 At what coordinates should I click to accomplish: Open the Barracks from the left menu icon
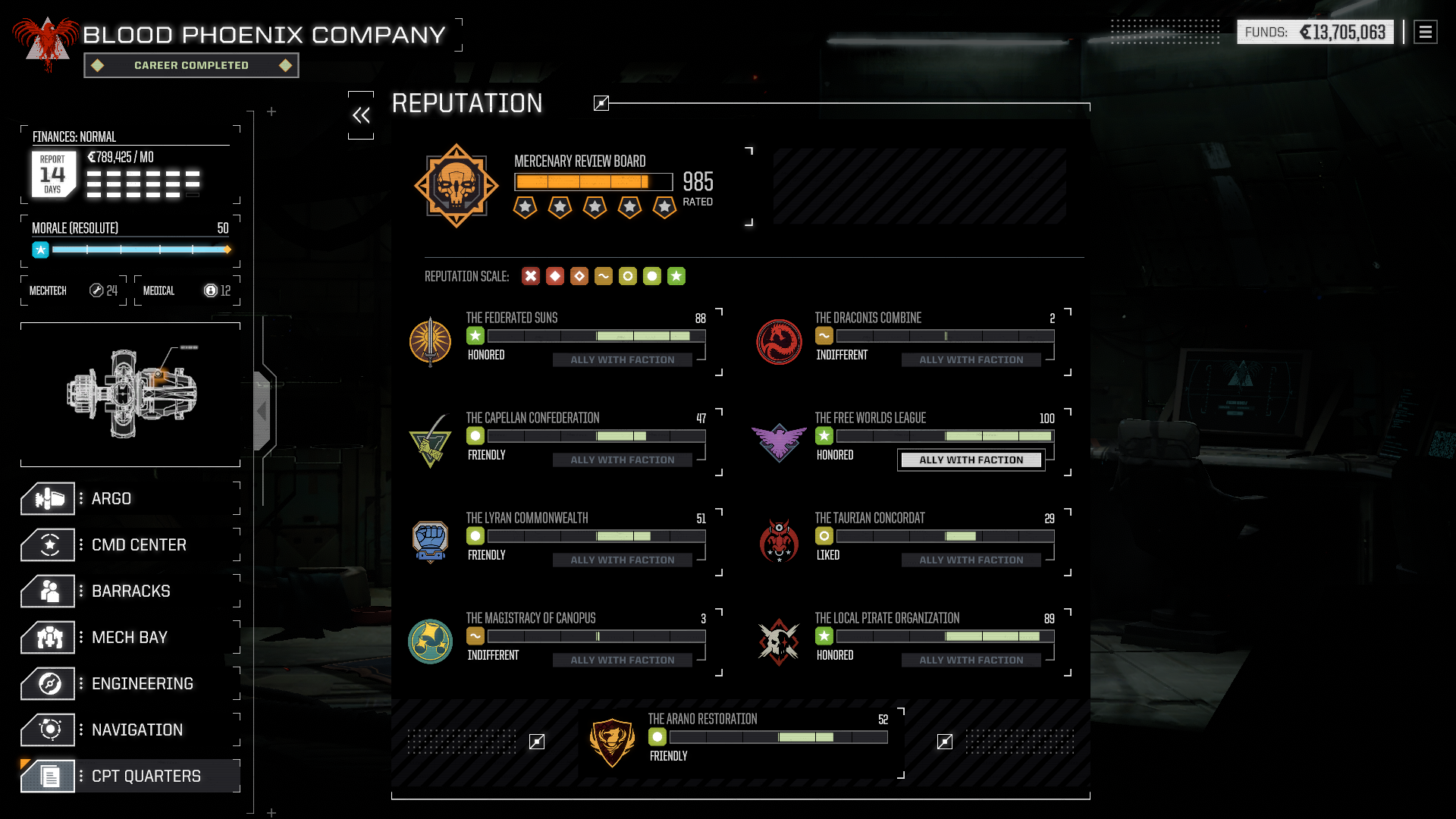pos(48,591)
